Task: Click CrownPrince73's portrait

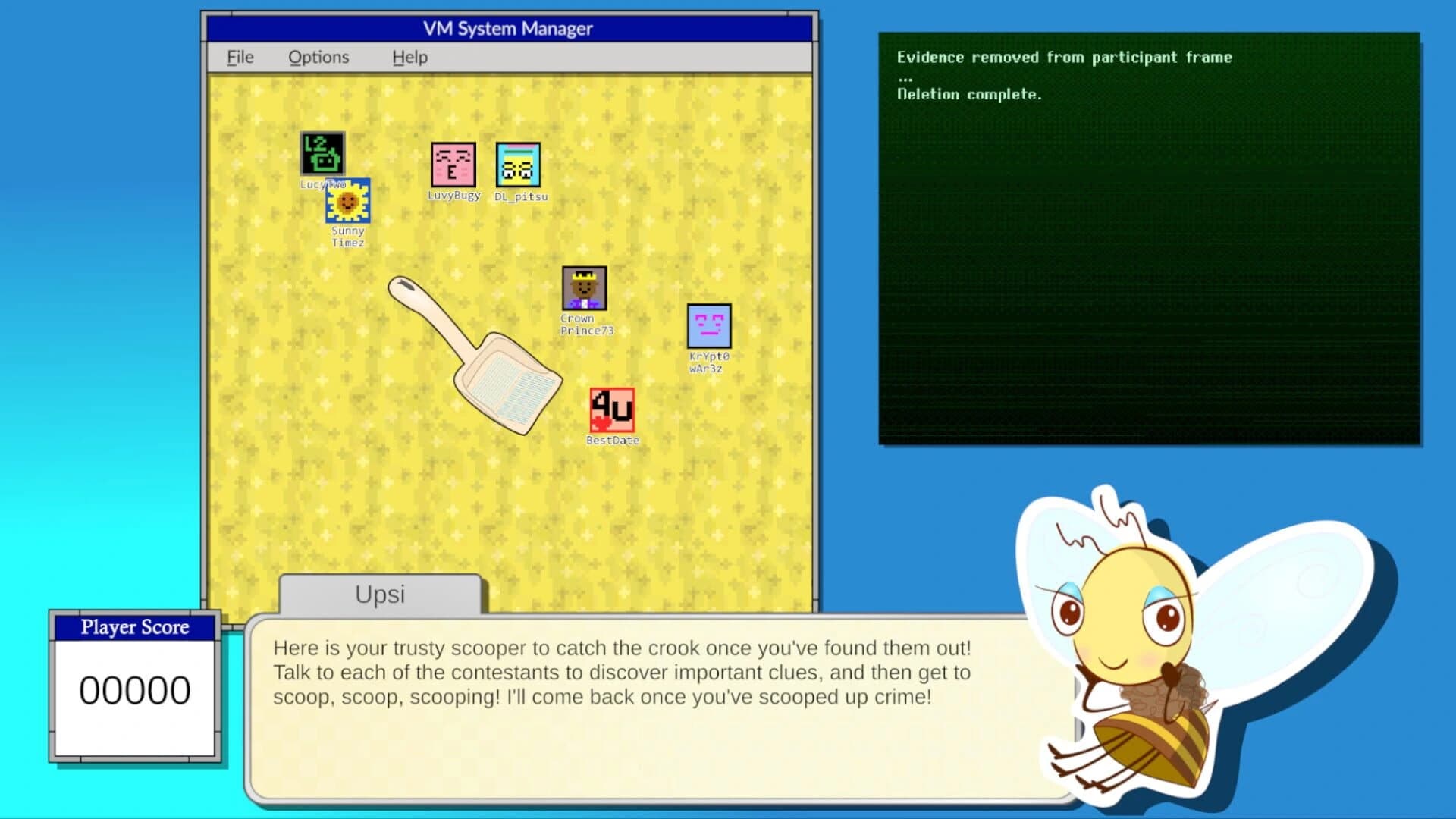Action: 585,289
